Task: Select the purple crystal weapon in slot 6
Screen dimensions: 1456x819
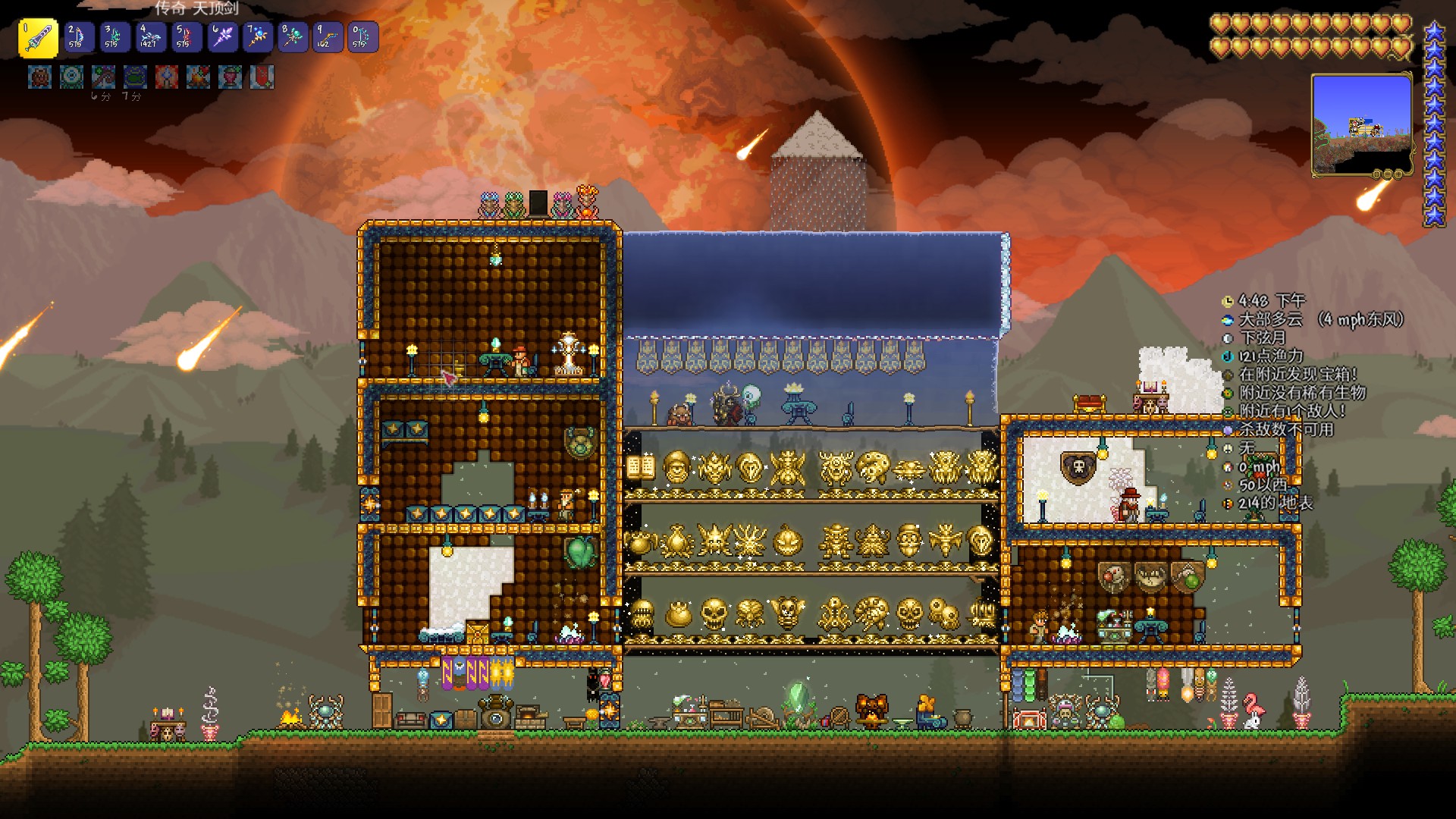Action: [x=221, y=37]
